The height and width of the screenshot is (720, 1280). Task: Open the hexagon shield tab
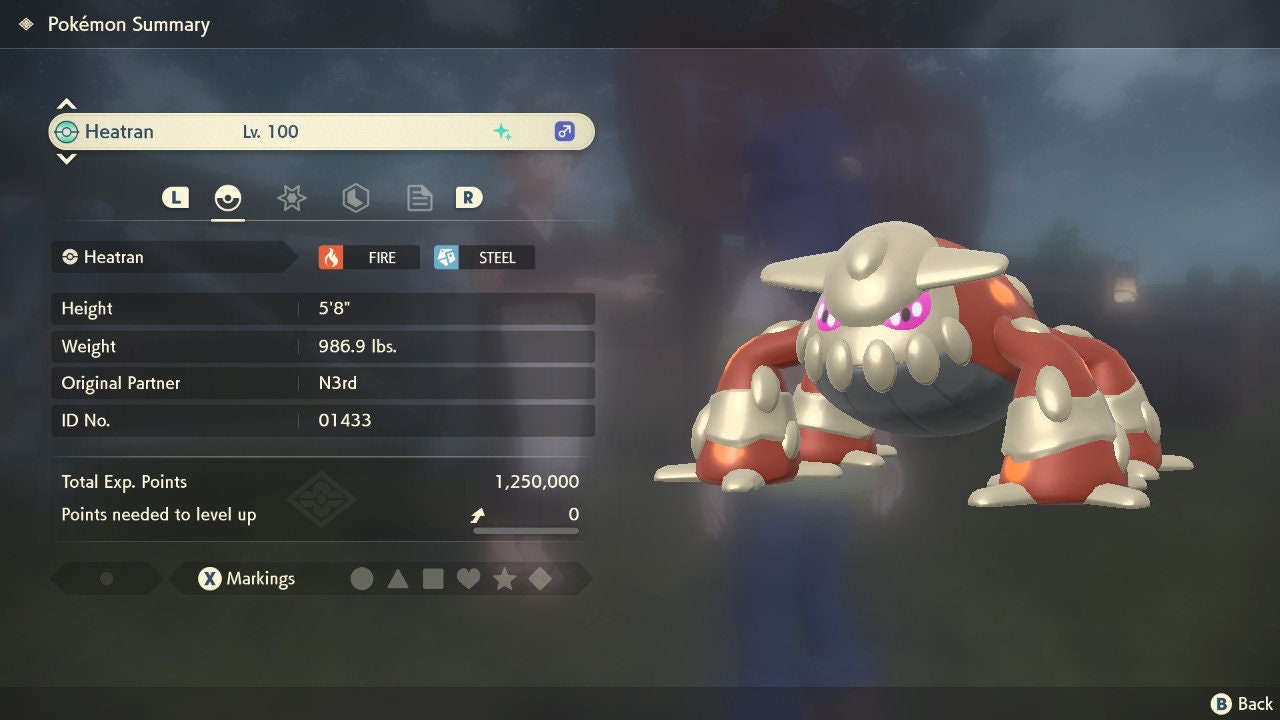tap(355, 198)
